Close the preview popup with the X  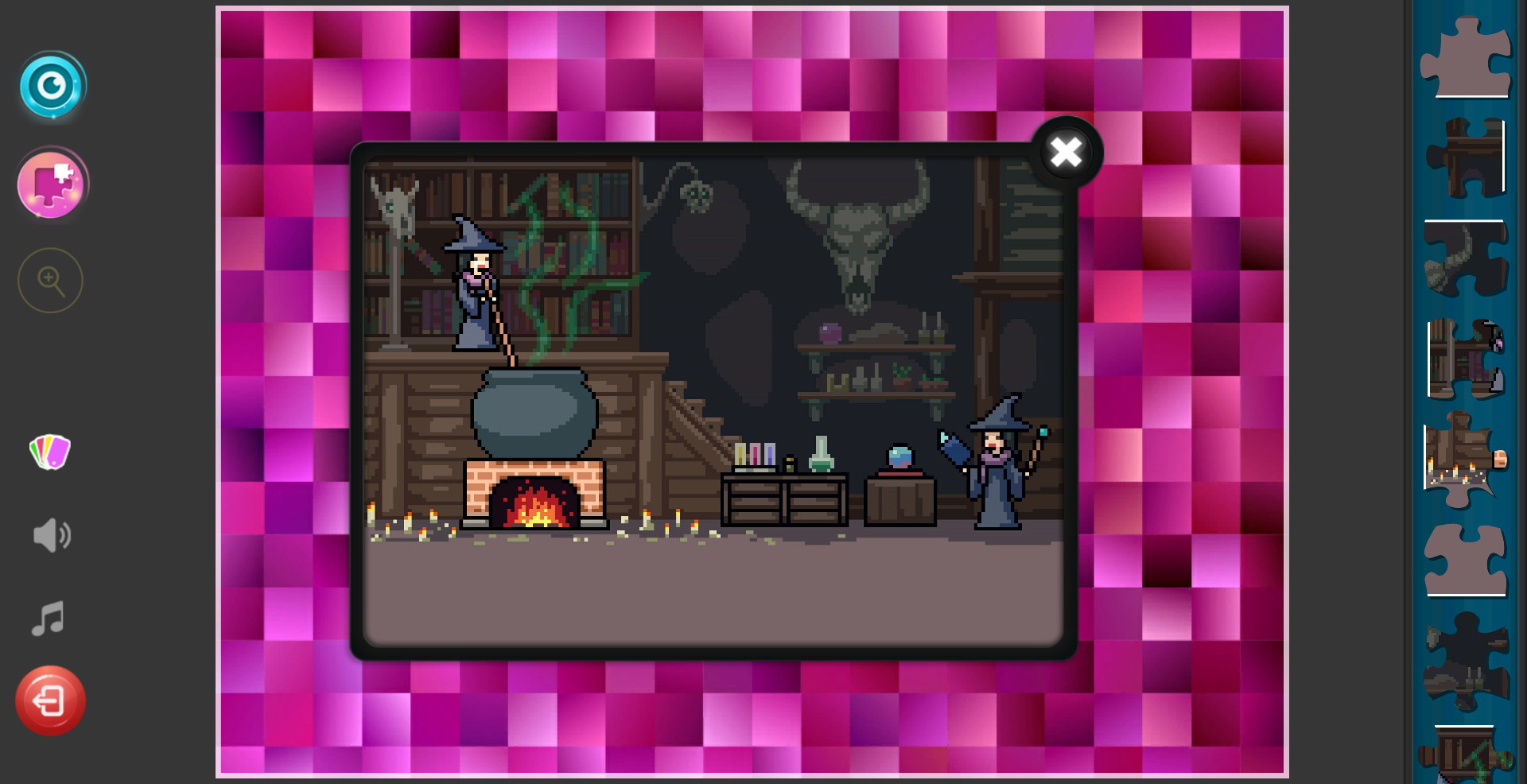point(1065,153)
